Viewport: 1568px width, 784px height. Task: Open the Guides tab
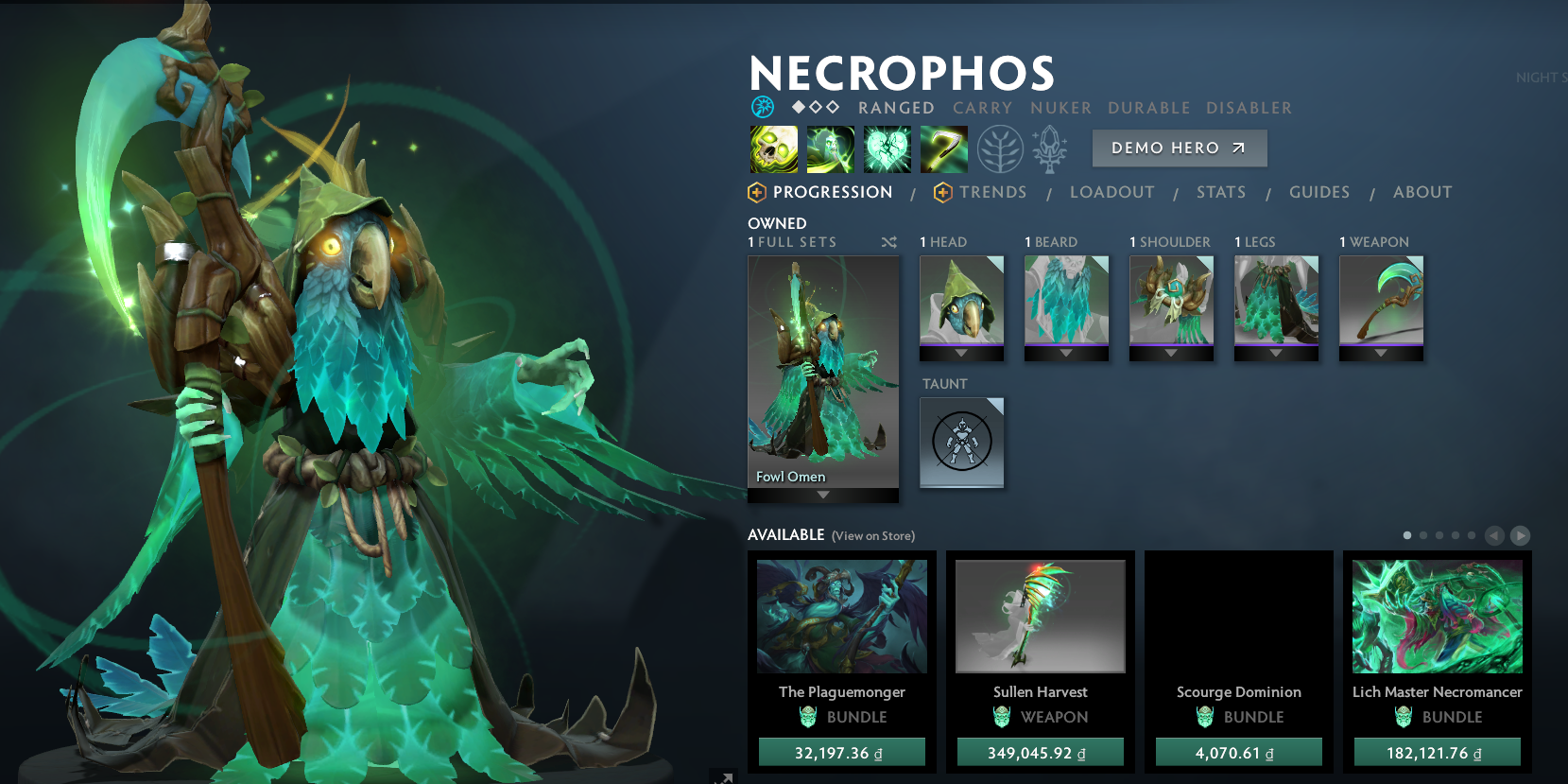click(1318, 192)
